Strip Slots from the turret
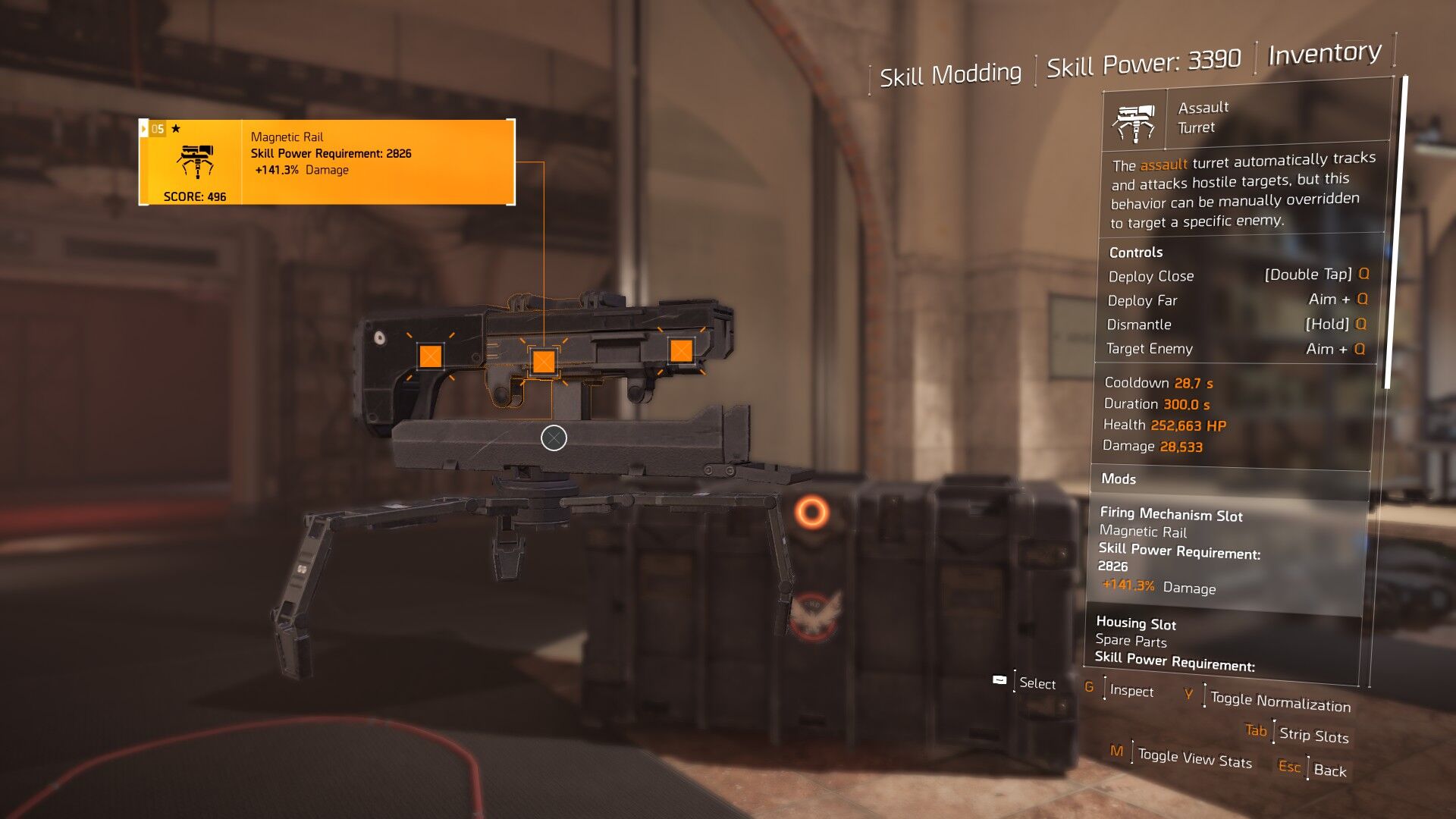The width and height of the screenshot is (1456, 819). click(1313, 734)
